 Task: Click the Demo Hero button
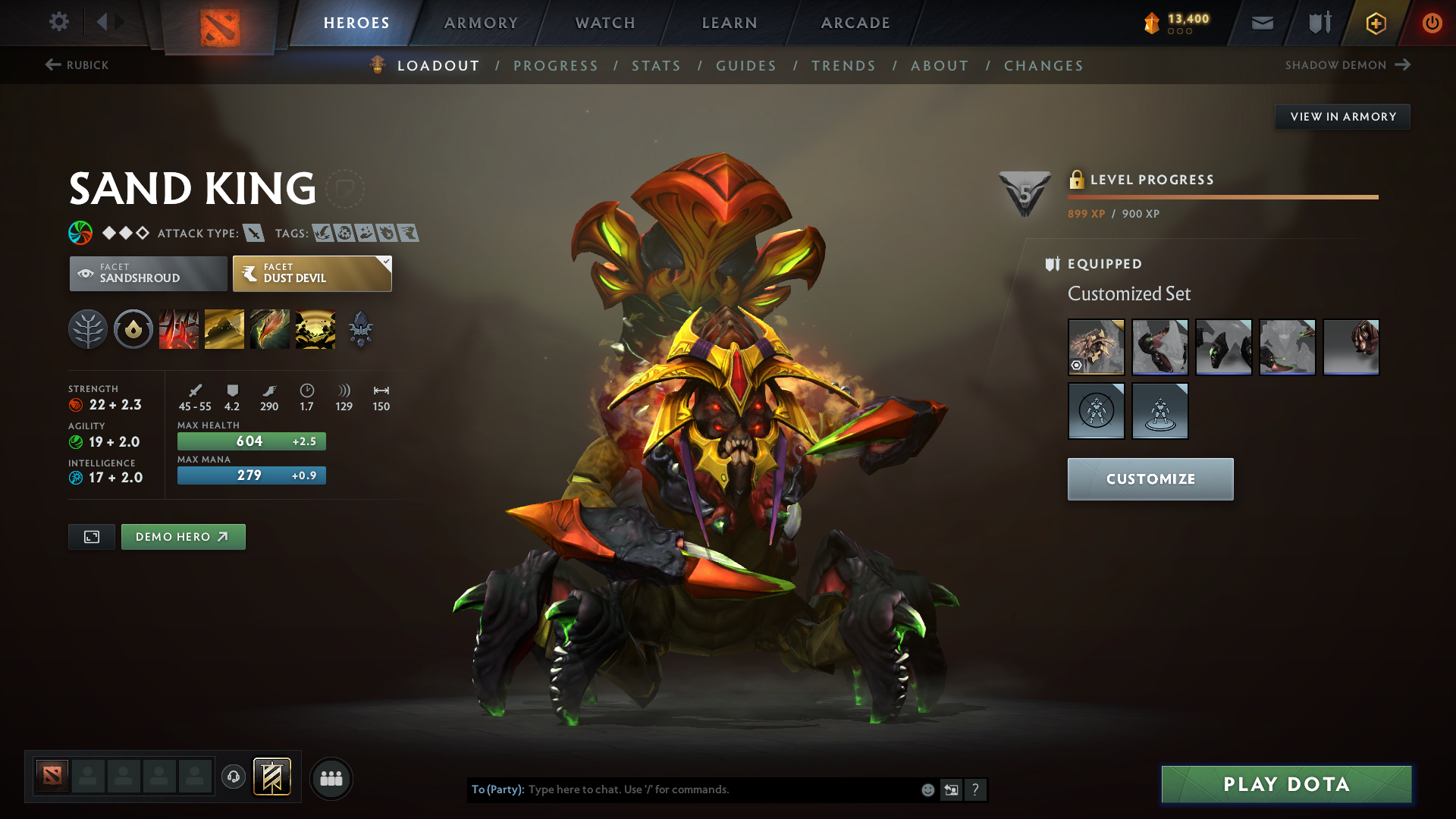pos(183,537)
